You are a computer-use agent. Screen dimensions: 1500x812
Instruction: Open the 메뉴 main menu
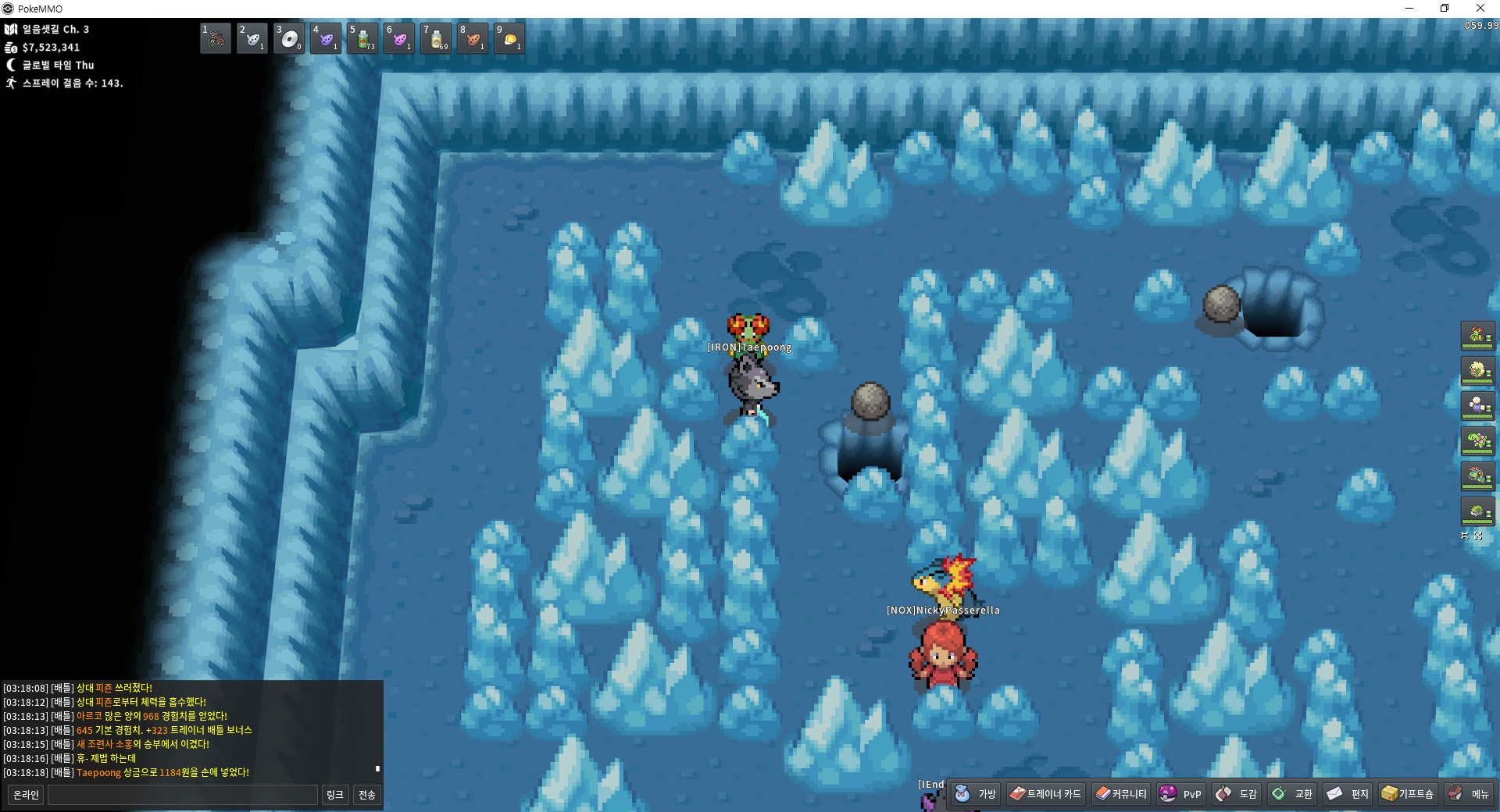pyautogui.click(x=1469, y=794)
